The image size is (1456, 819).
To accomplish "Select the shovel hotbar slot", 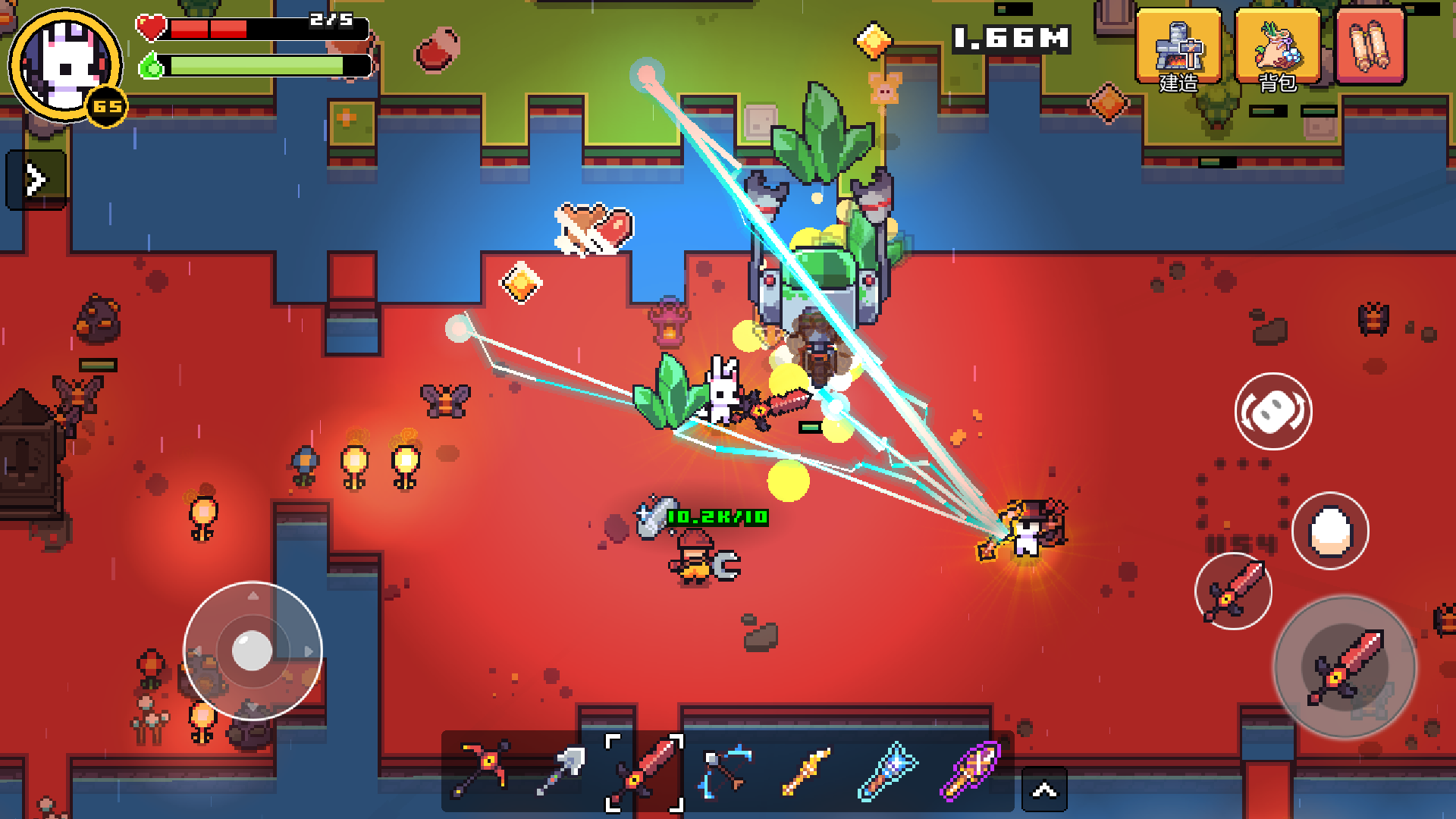I will tap(562, 770).
